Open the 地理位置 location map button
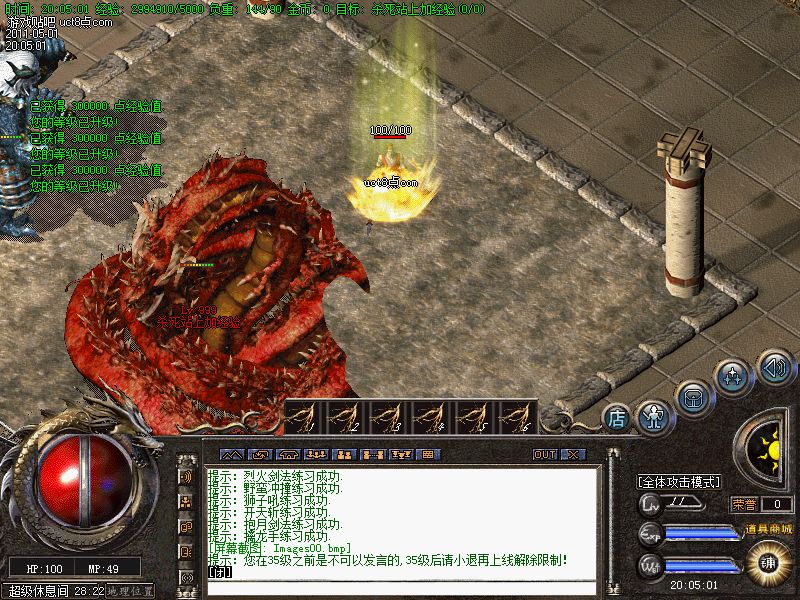The height and width of the screenshot is (600, 800). coord(132,591)
